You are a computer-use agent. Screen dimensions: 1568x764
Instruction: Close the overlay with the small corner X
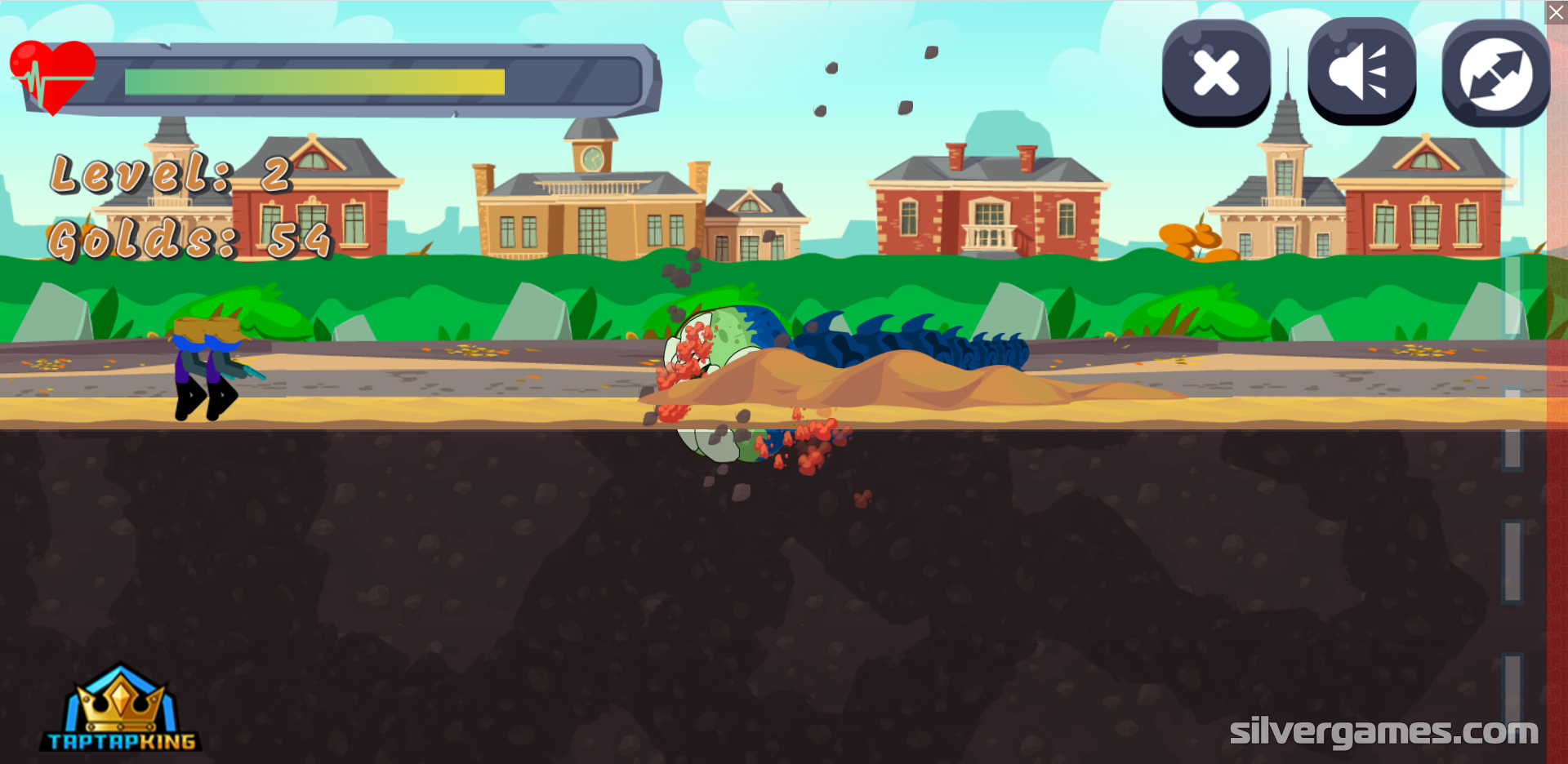[1557, 12]
